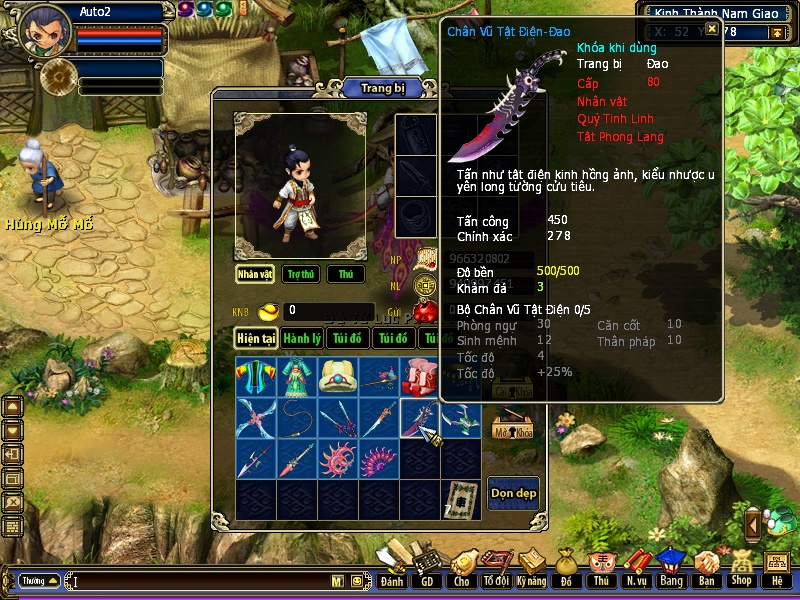The width and height of the screenshot is (800, 600).
Task: Select the coiled whip item slot
Action: click(296, 418)
